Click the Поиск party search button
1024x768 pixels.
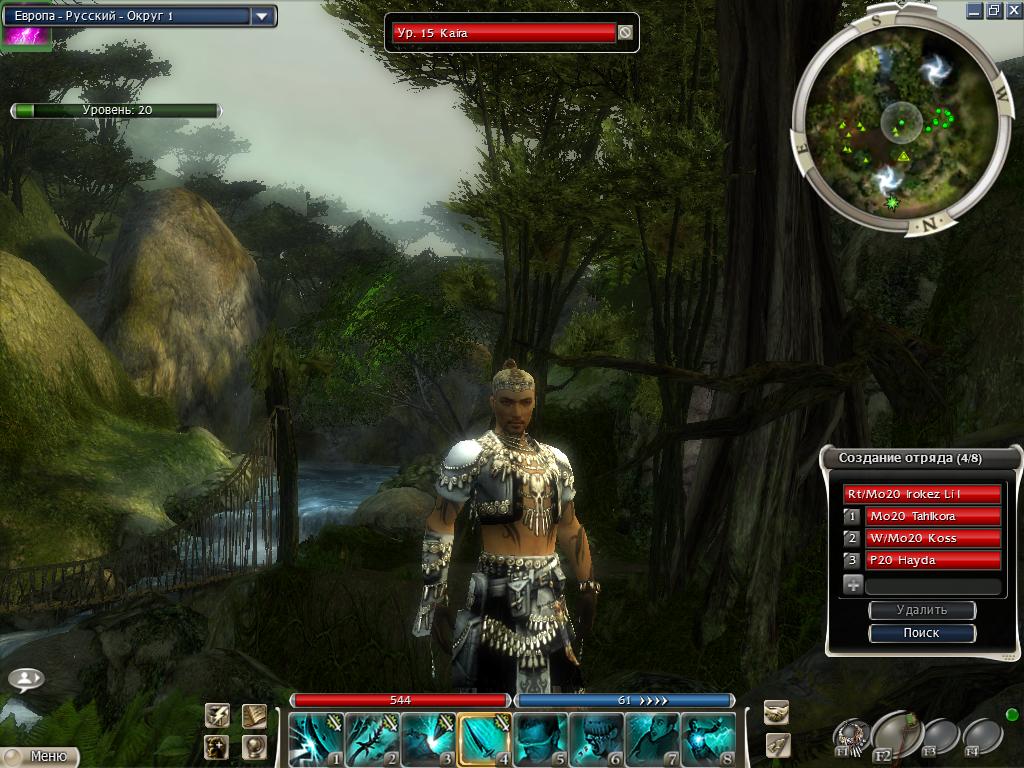[921, 633]
